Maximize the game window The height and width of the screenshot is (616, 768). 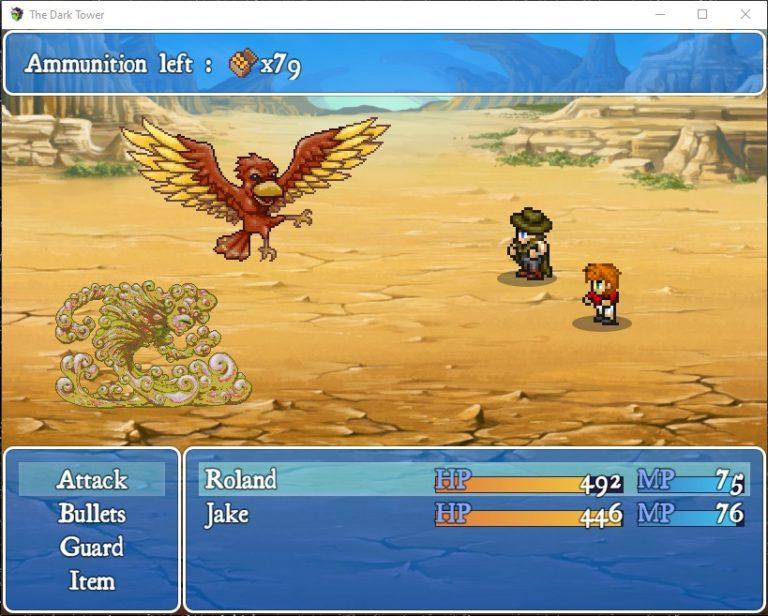pyautogui.click(x=702, y=14)
